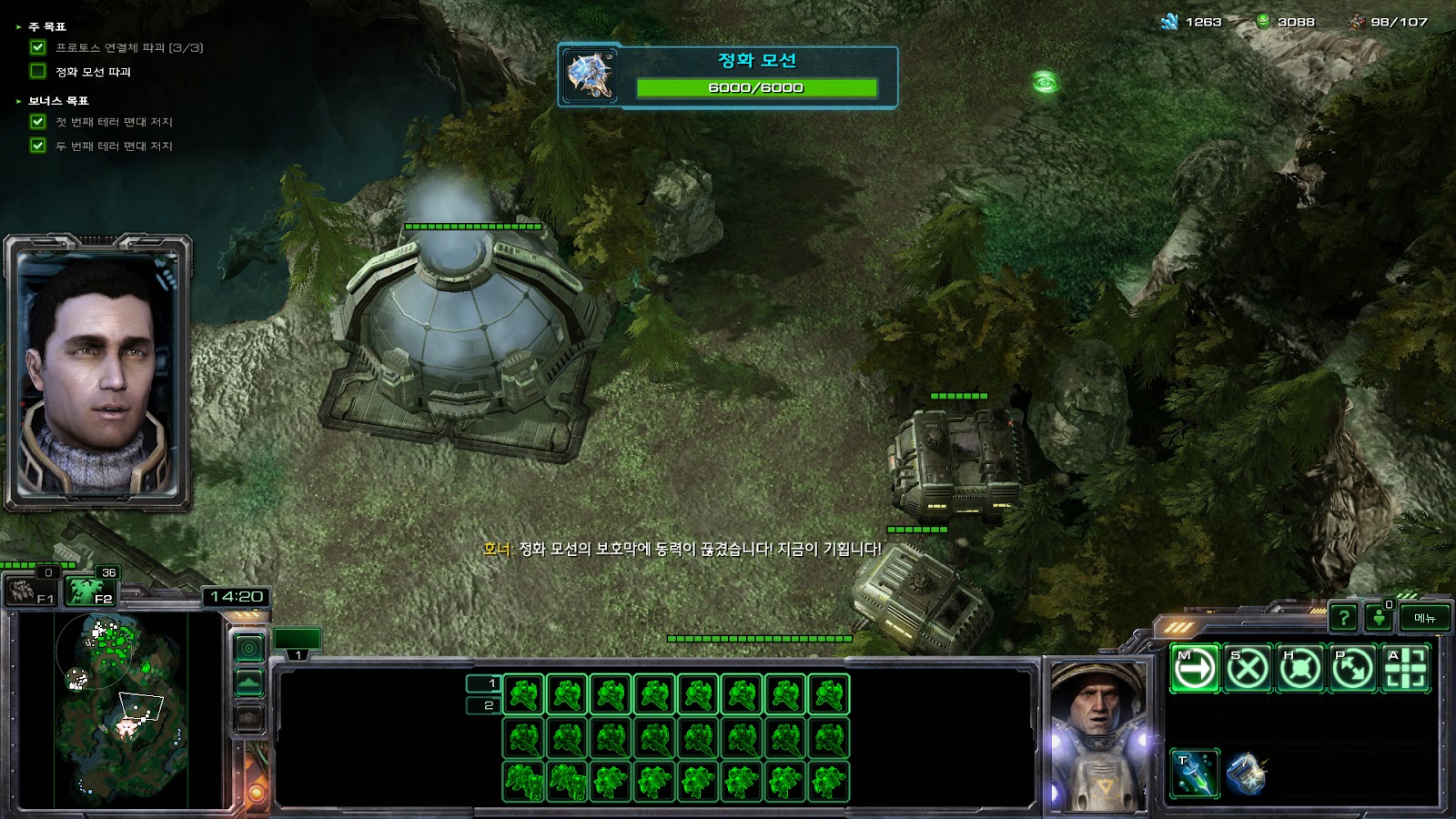Open the 메뉴 game menu

(x=1424, y=618)
